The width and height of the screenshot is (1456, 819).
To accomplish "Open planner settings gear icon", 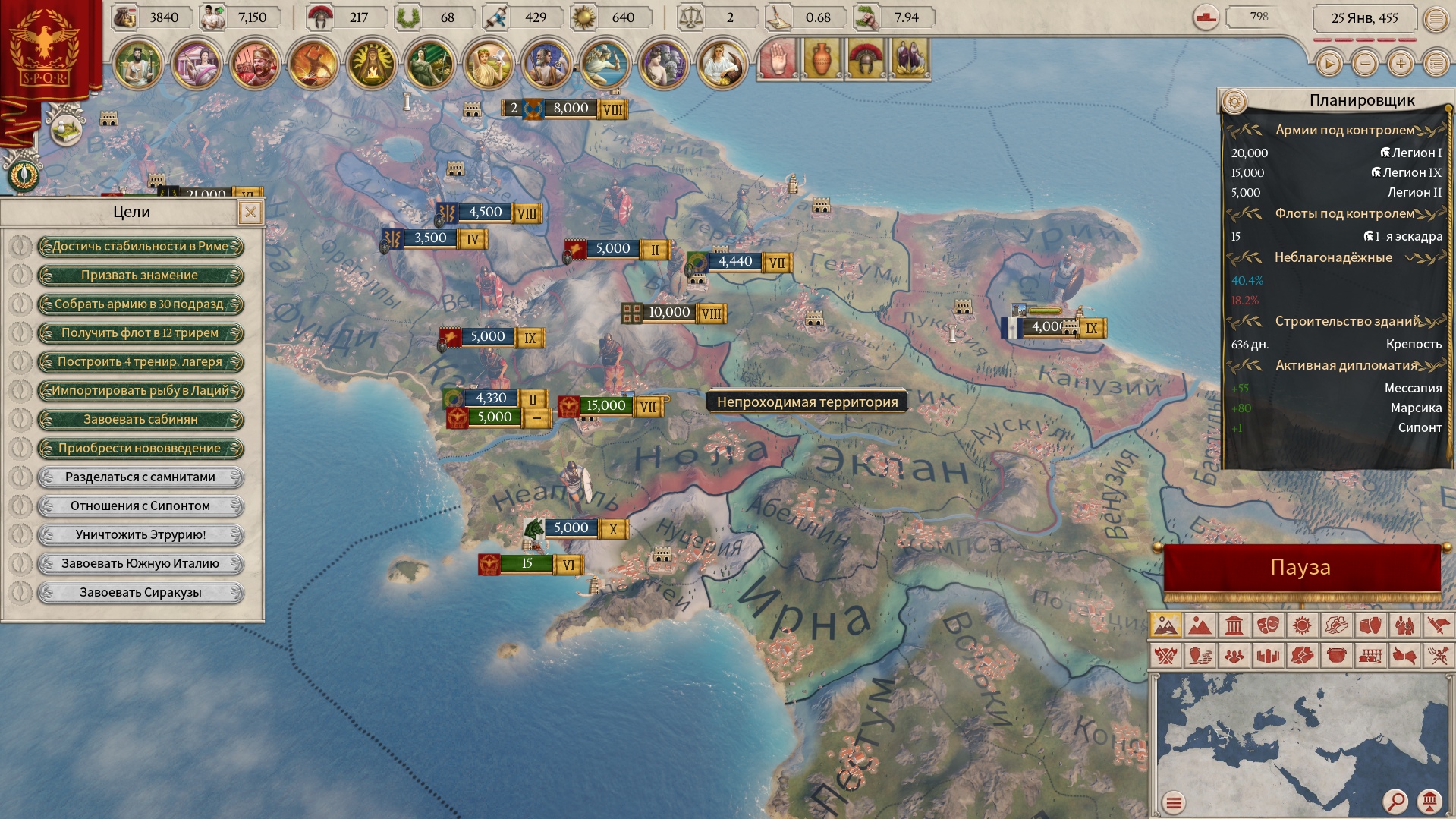I will click(x=1234, y=101).
